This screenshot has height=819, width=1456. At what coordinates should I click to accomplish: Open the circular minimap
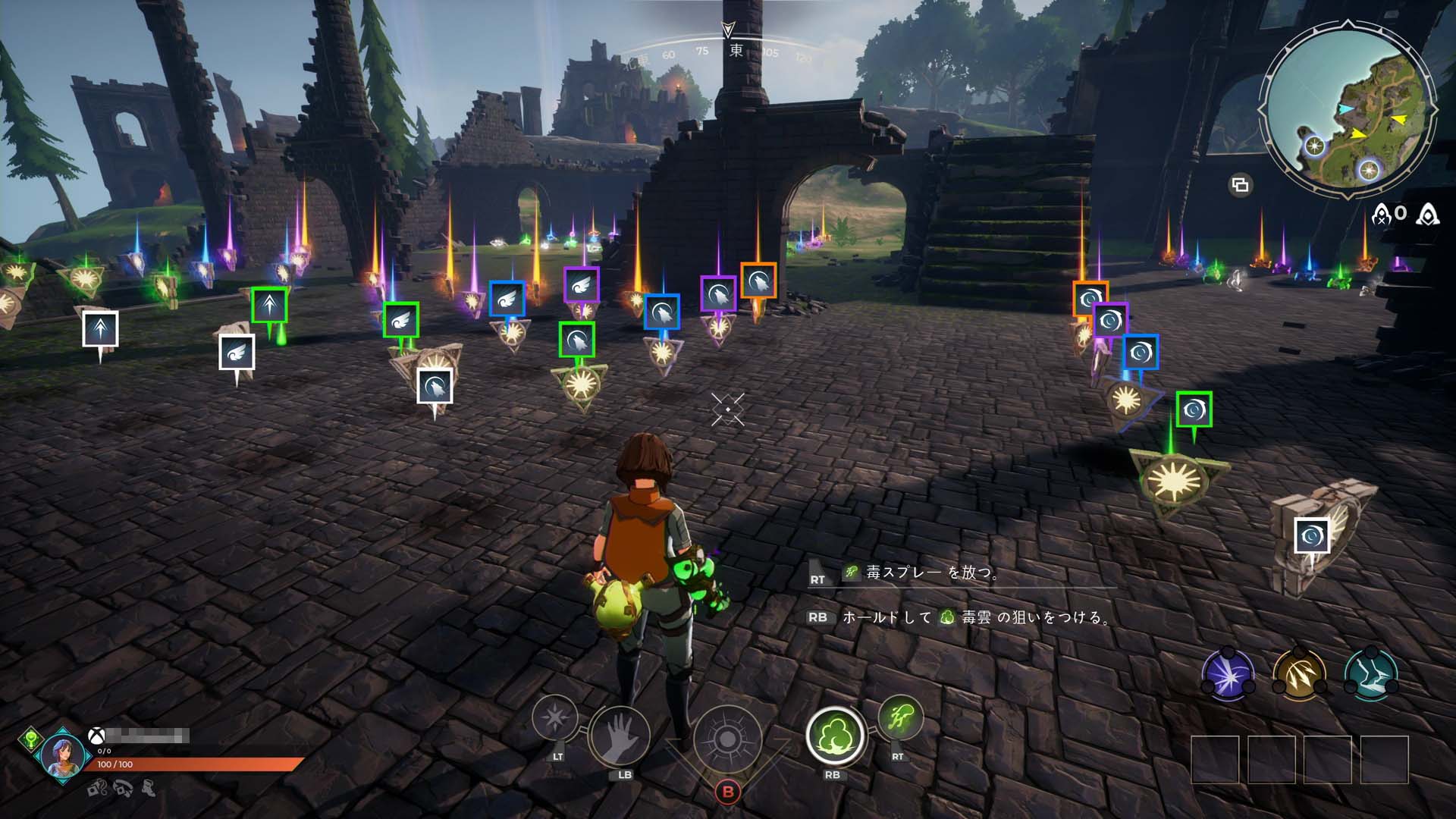tap(1350, 112)
